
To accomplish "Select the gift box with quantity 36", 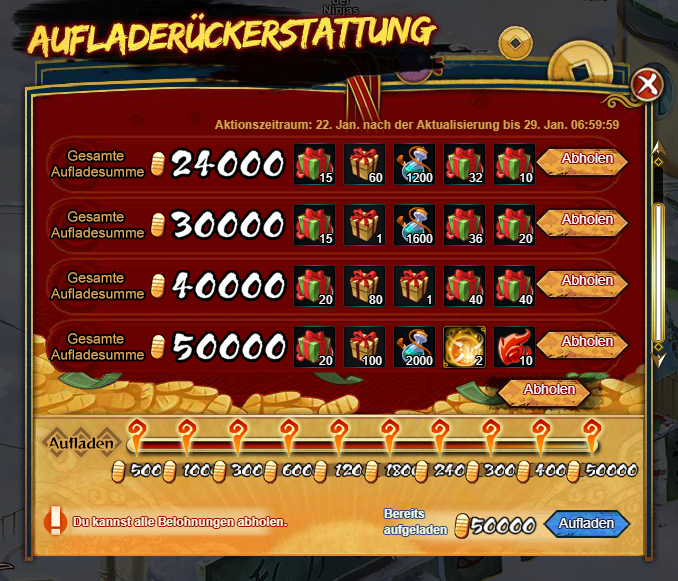I will tap(464, 225).
